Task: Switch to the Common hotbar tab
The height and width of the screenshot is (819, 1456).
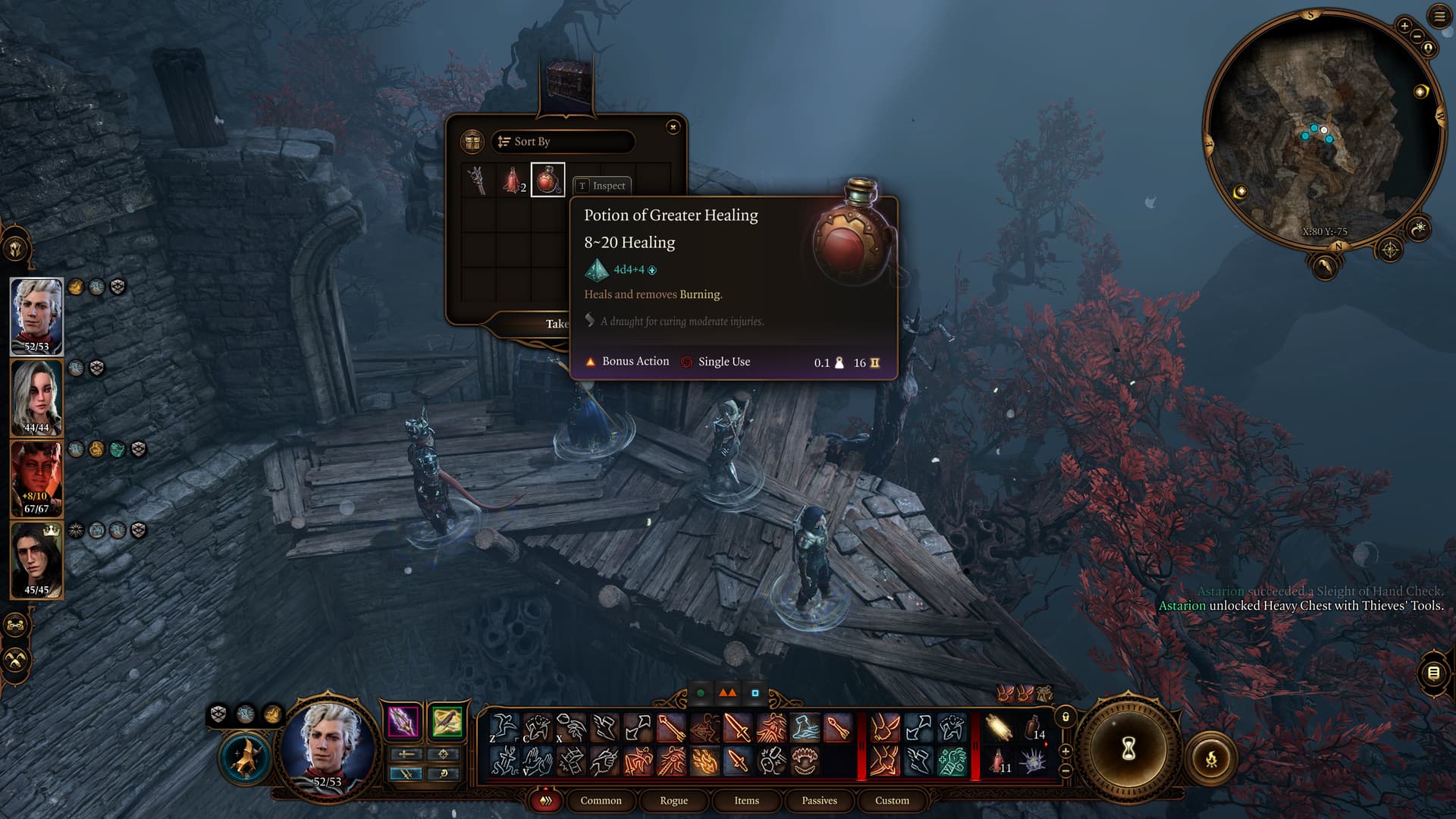Action: click(x=601, y=801)
